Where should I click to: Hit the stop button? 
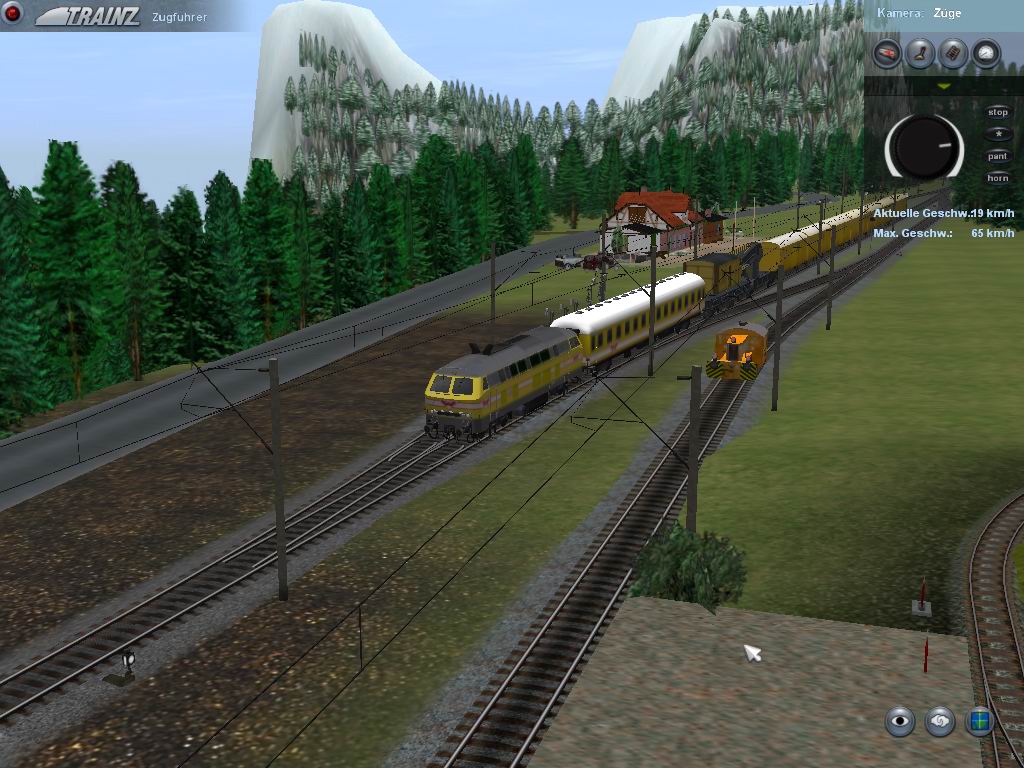(x=997, y=112)
